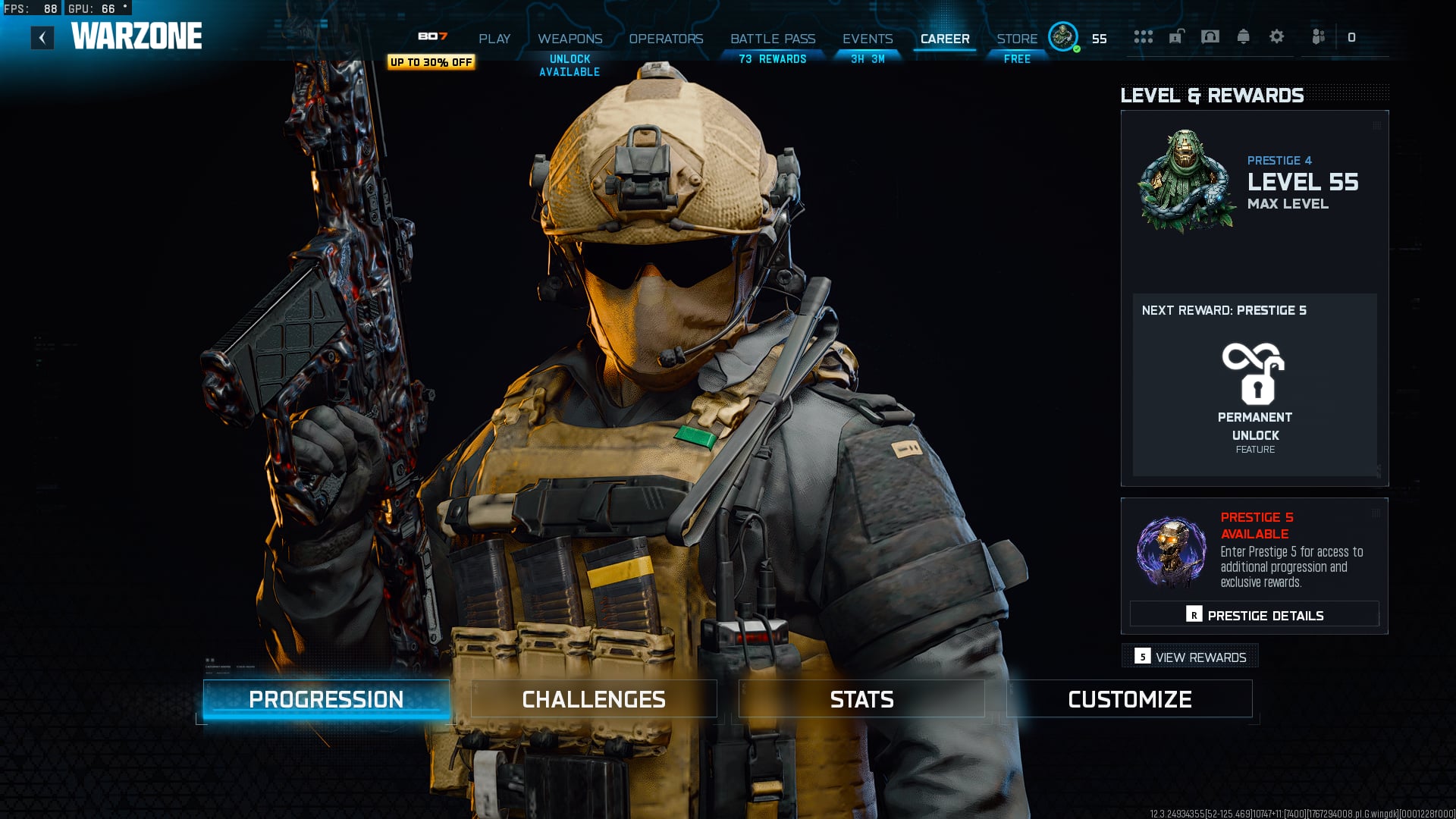
Task: Go to the Battle Pass tab
Action: click(x=773, y=39)
